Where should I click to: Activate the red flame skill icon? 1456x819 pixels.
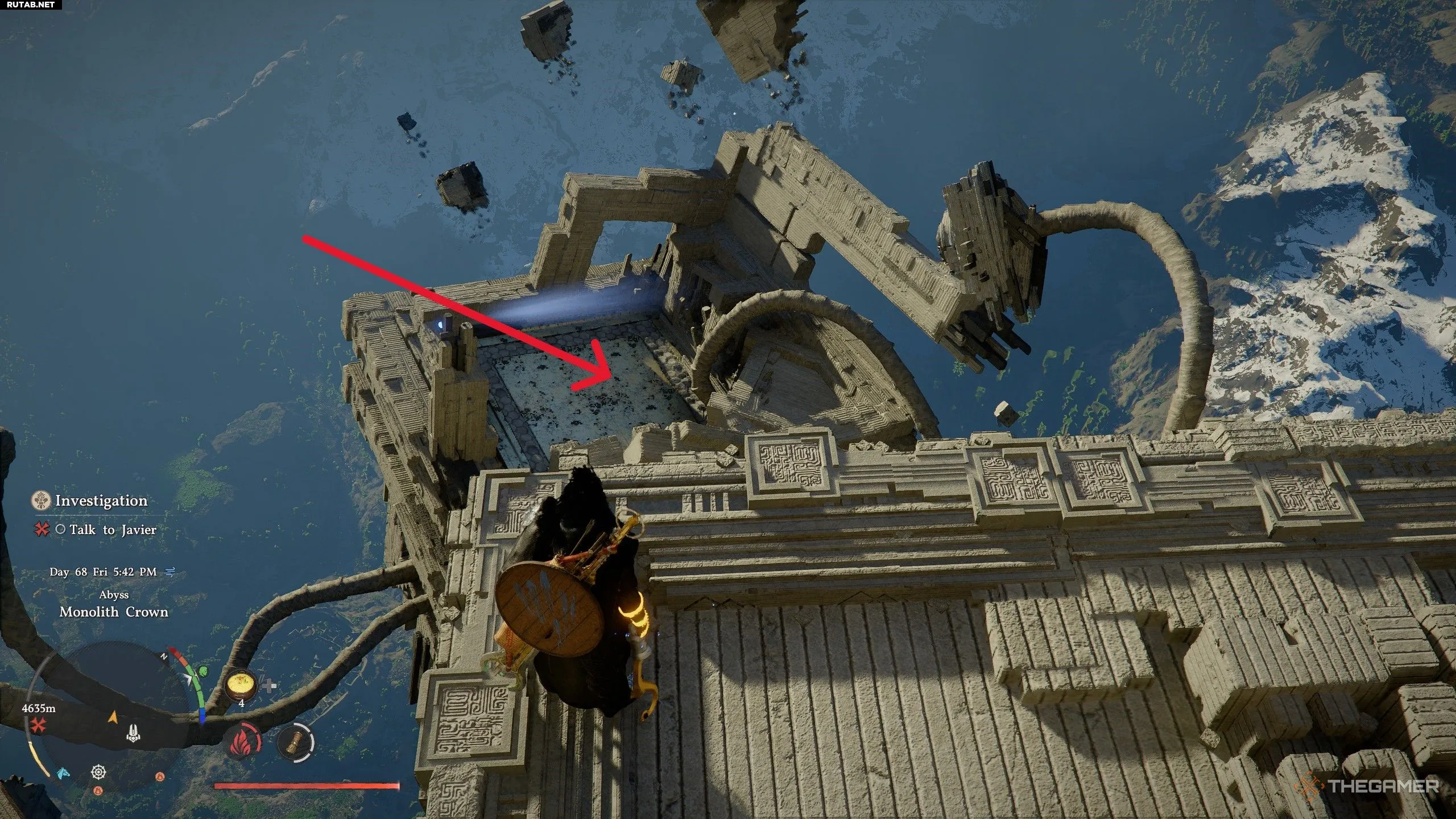pyautogui.click(x=243, y=743)
